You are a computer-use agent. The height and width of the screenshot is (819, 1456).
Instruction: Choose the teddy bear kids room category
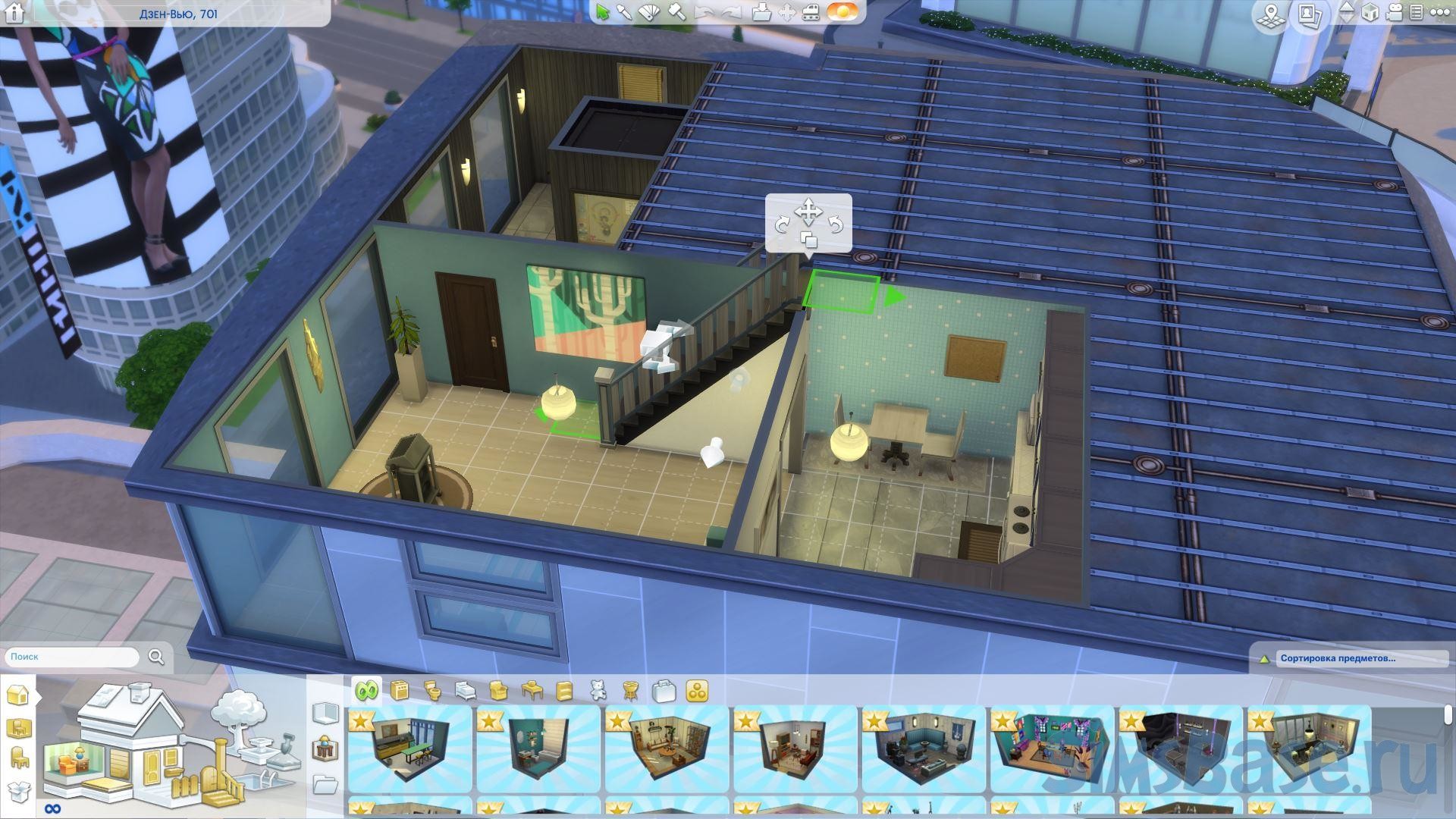coord(598,691)
